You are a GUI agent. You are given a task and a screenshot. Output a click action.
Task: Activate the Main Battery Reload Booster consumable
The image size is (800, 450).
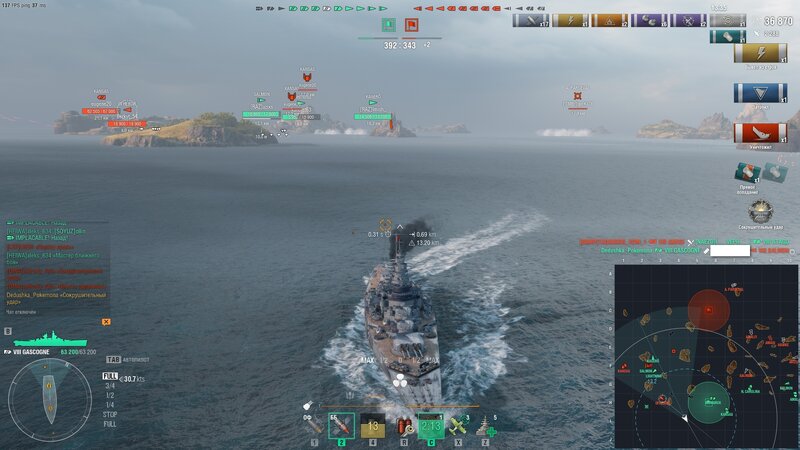point(372,428)
